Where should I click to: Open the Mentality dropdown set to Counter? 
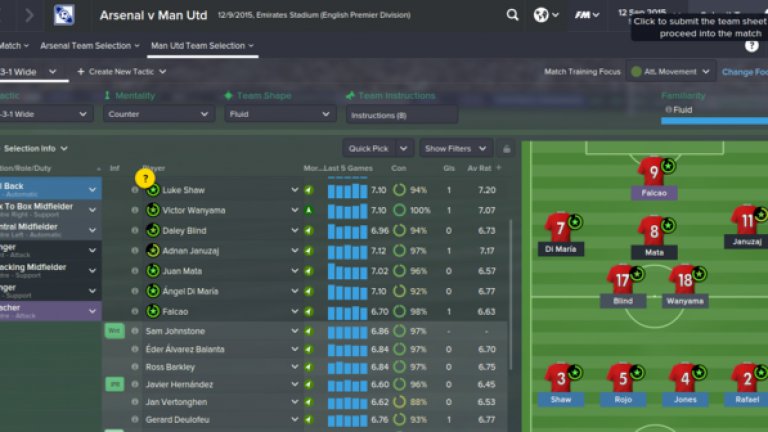[158, 115]
